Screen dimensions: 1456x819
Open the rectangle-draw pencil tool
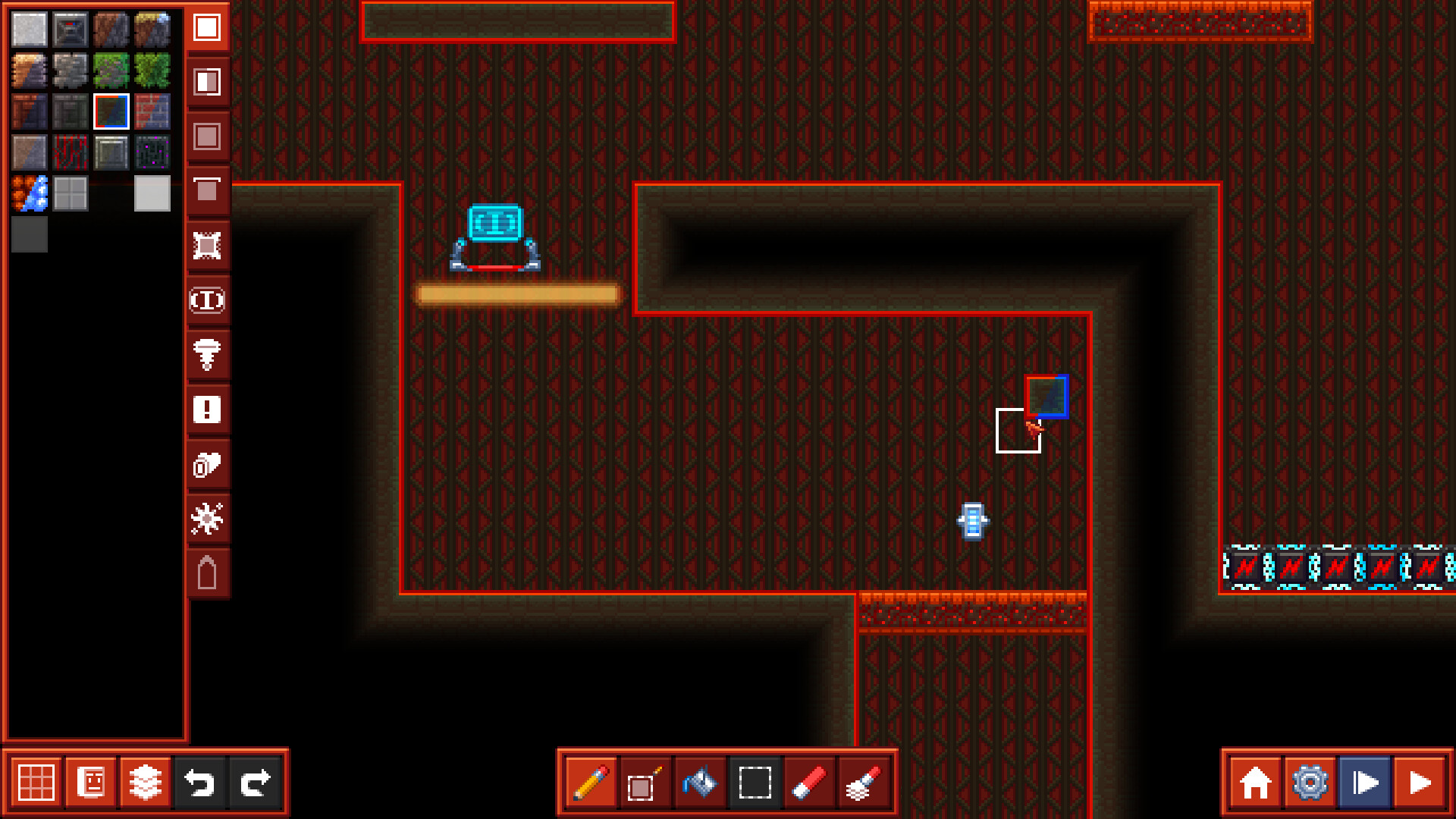tap(643, 782)
